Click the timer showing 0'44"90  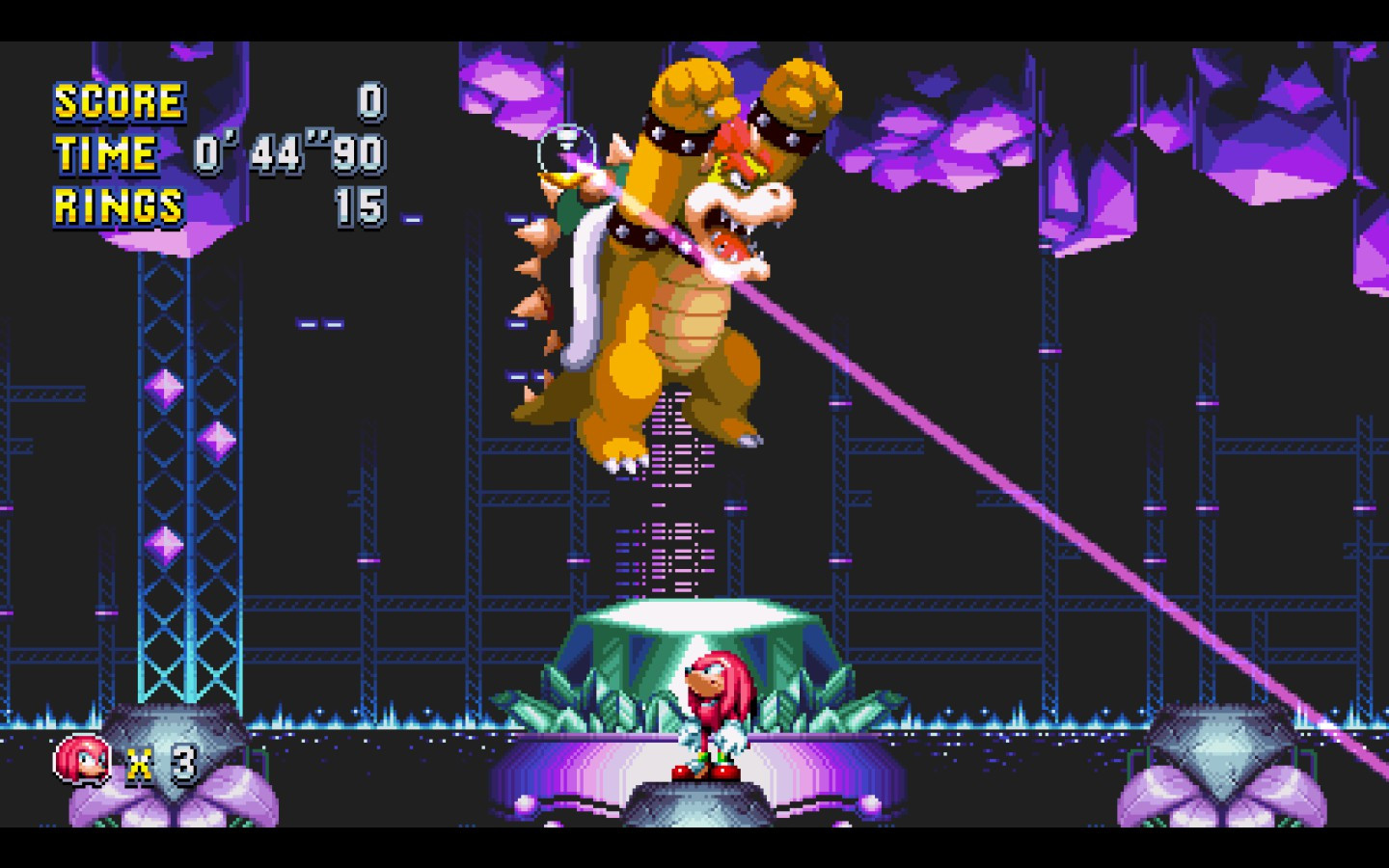289,152
